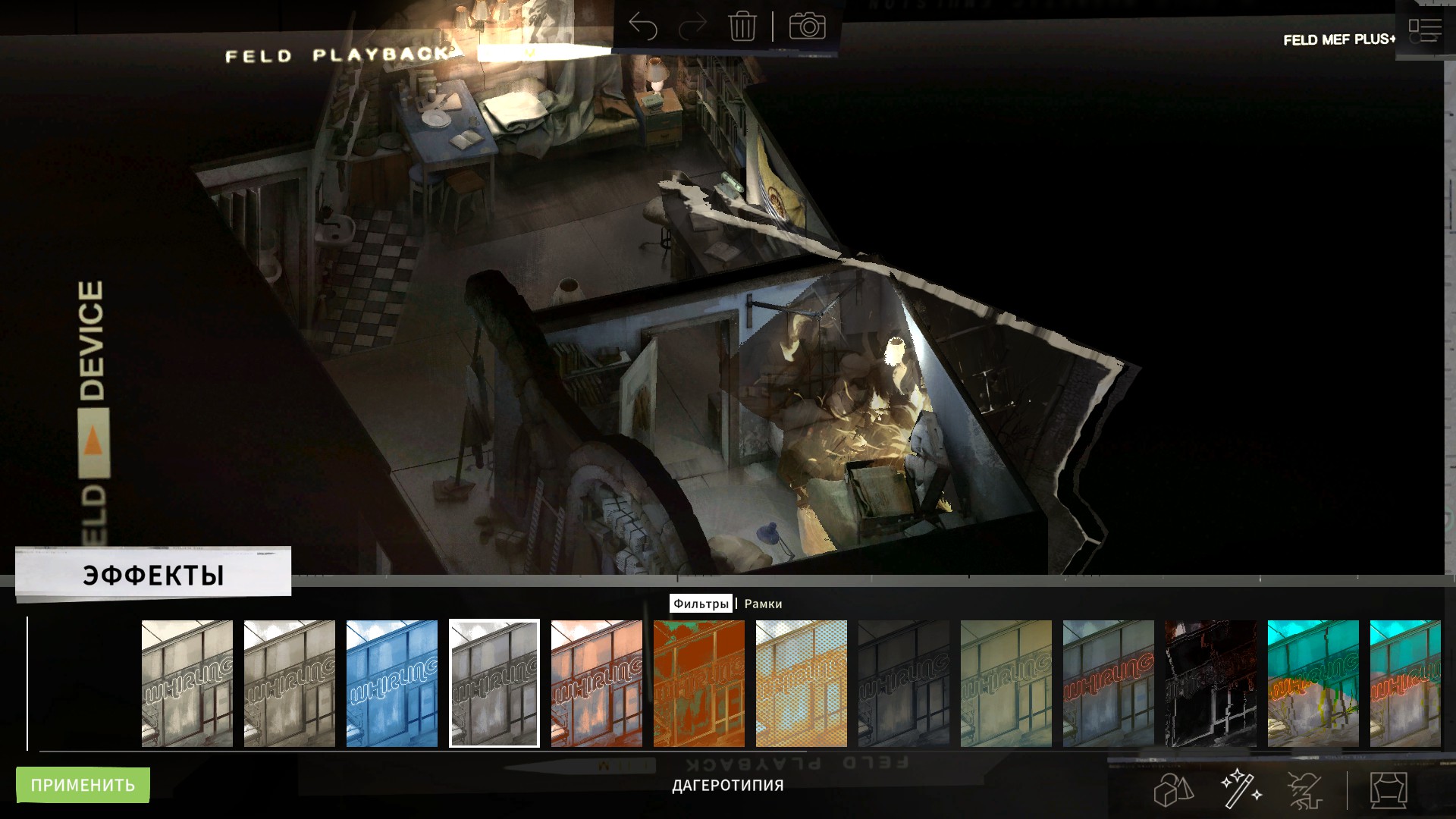Open the geometric shapes tool icon
Viewport: 1456px width, 819px height.
pyautogui.click(x=1173, y=790)
